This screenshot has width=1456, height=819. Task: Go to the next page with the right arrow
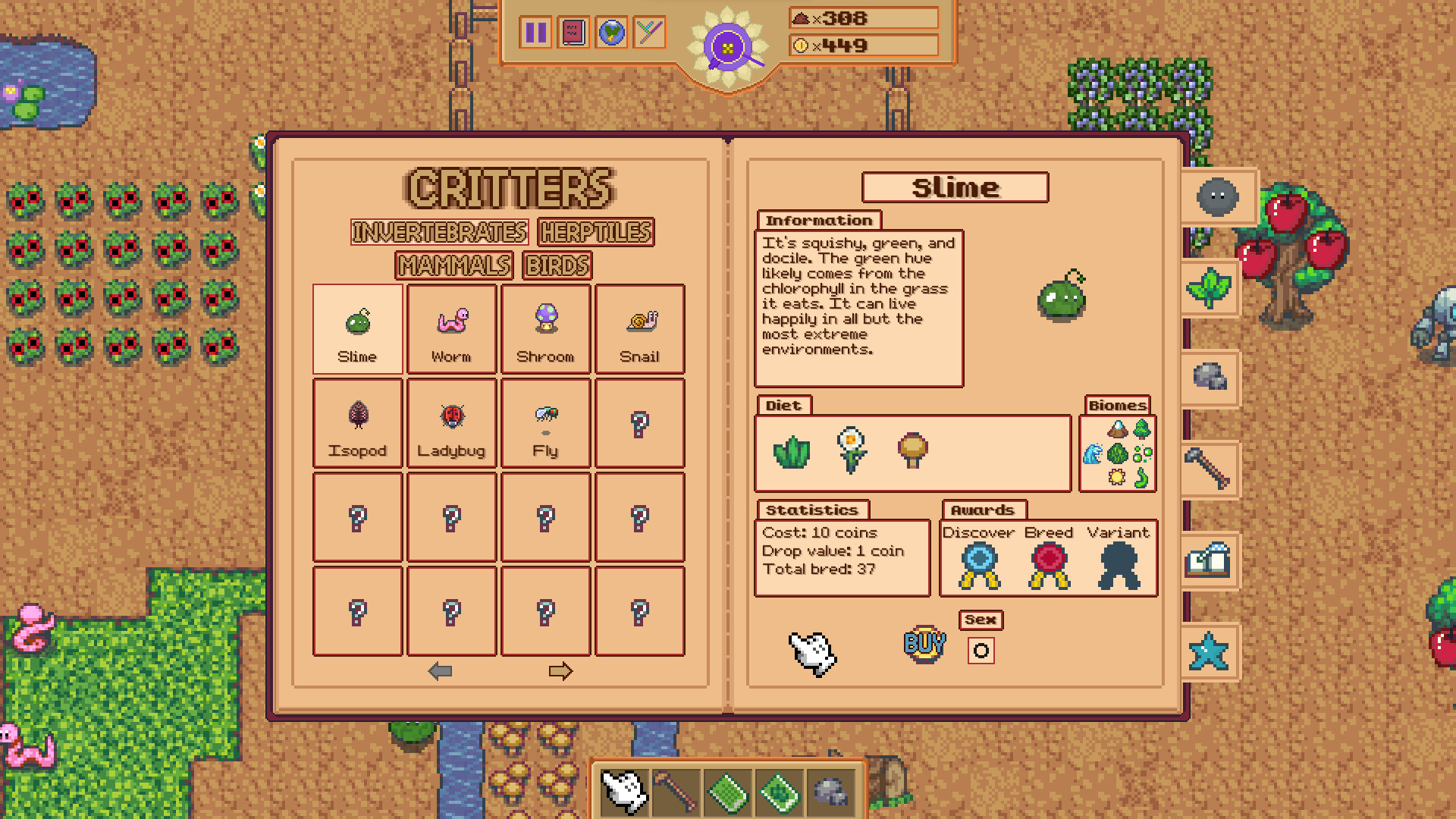560,670
